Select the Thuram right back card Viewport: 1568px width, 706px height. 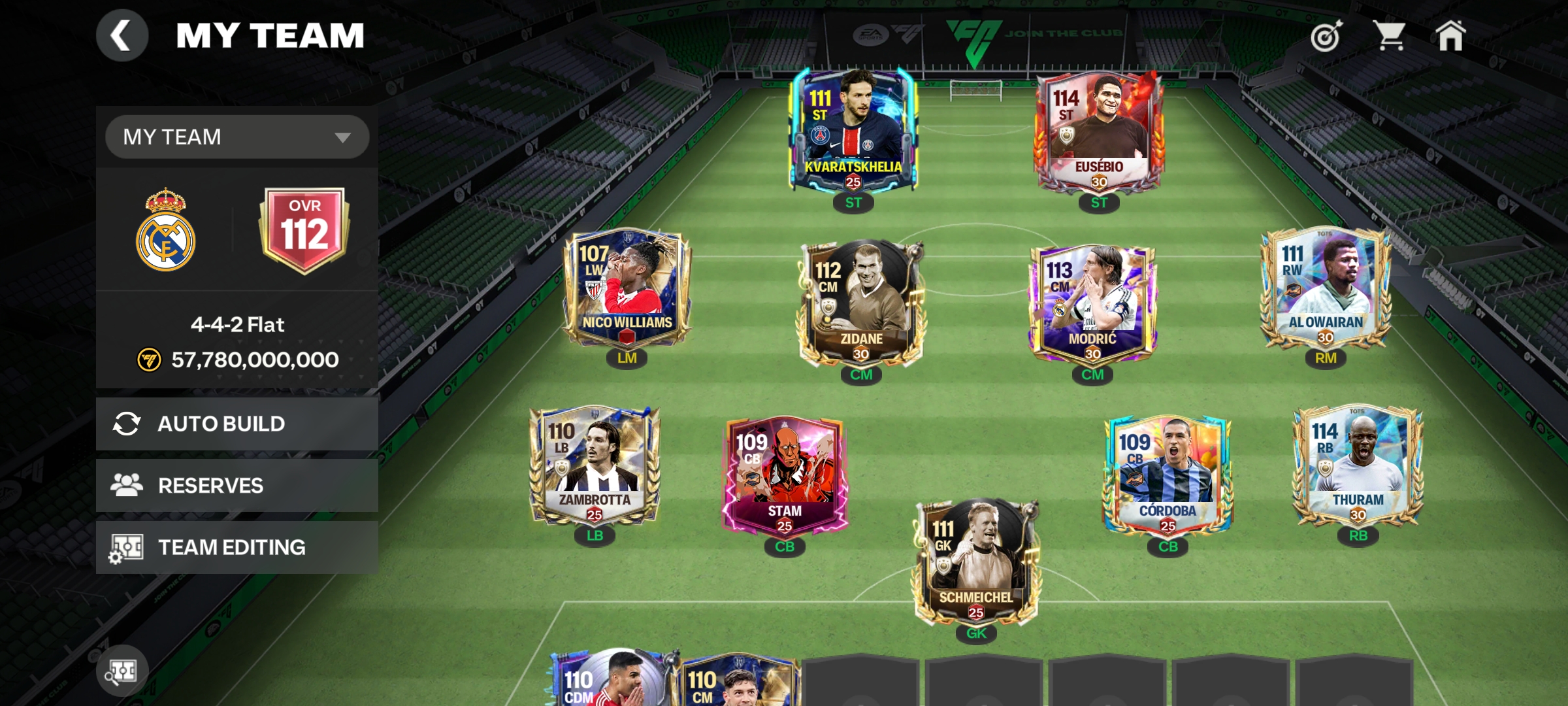1358,465
